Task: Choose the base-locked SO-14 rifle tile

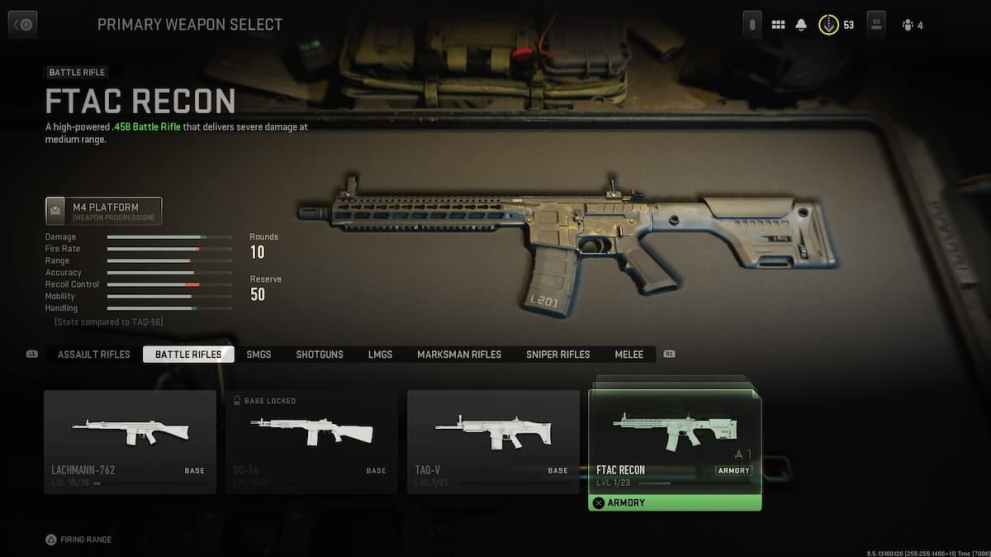Action: click(x=311, y=440)
